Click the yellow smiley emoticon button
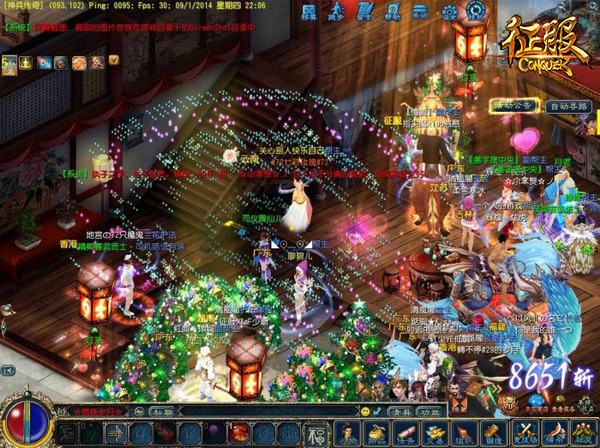Screen dimensions: 600x448 tap(366, 410)
